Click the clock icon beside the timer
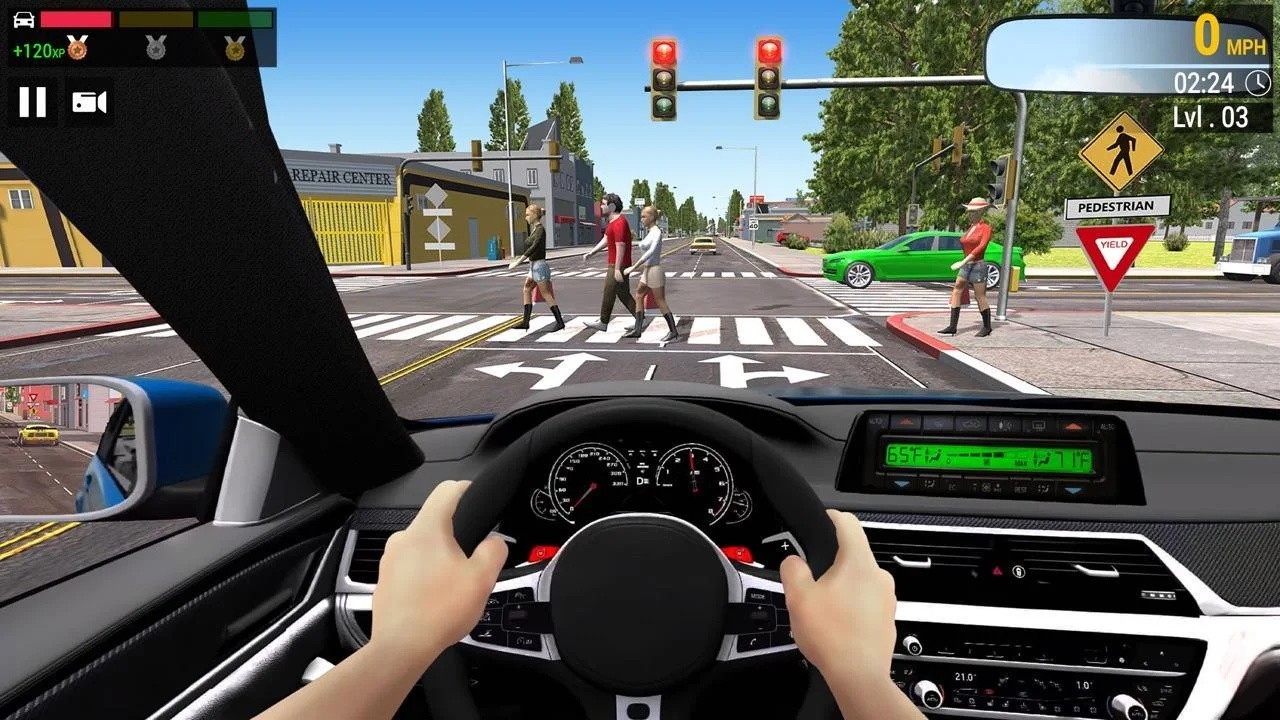 pos(1256,84)
